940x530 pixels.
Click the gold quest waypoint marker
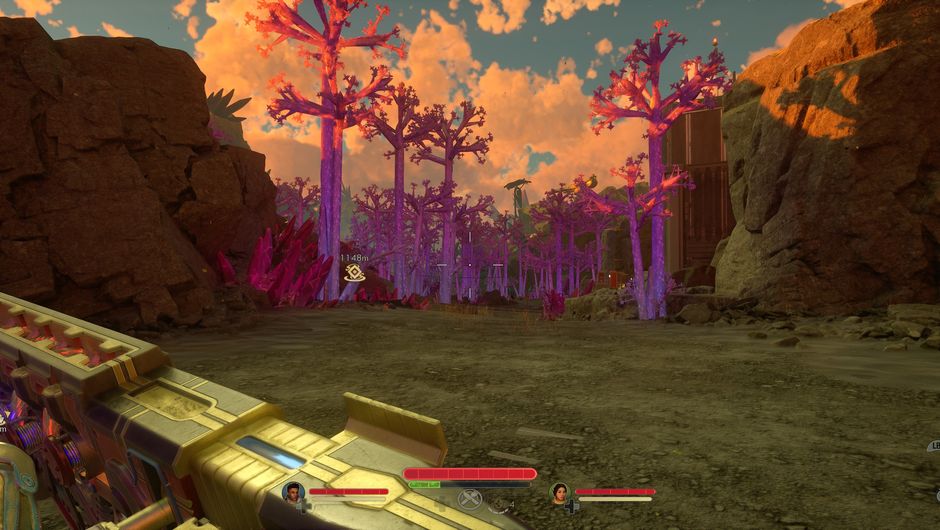(x=353, y=272)
